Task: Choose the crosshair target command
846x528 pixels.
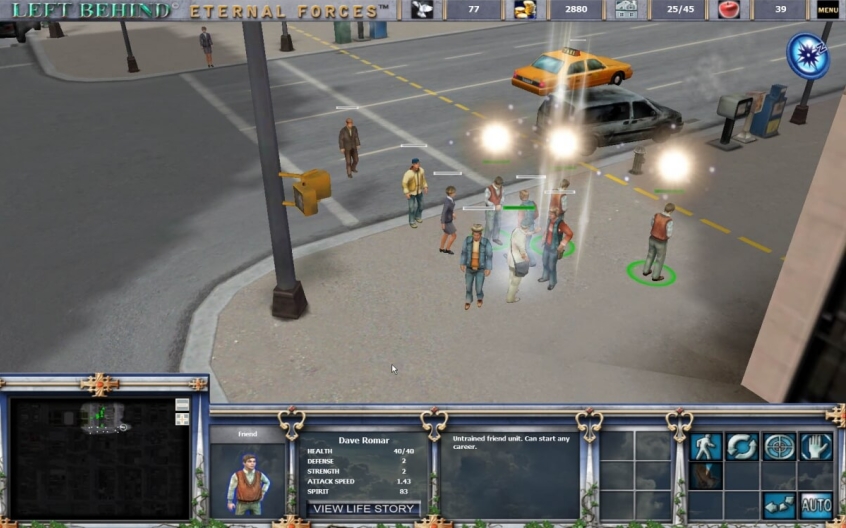Action: [x=779, y=446]
